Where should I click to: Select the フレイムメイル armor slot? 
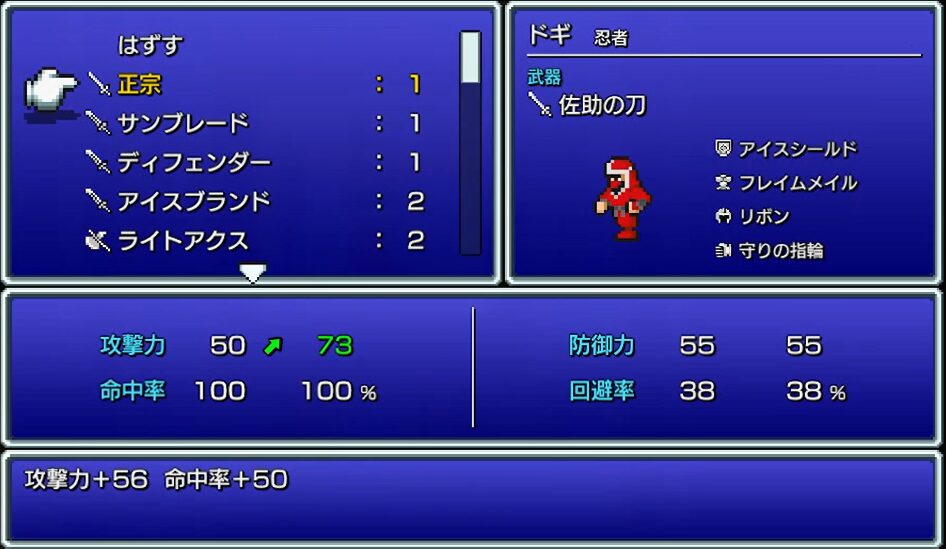click(x=797, y=183)
